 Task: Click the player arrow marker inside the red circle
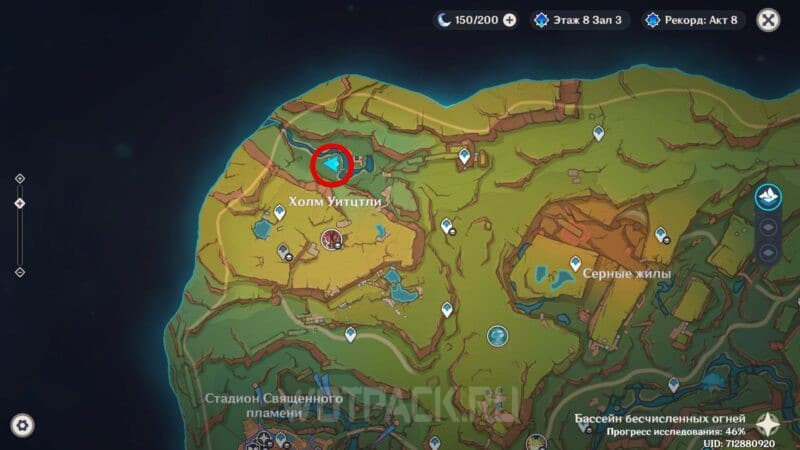click(332, 164)
